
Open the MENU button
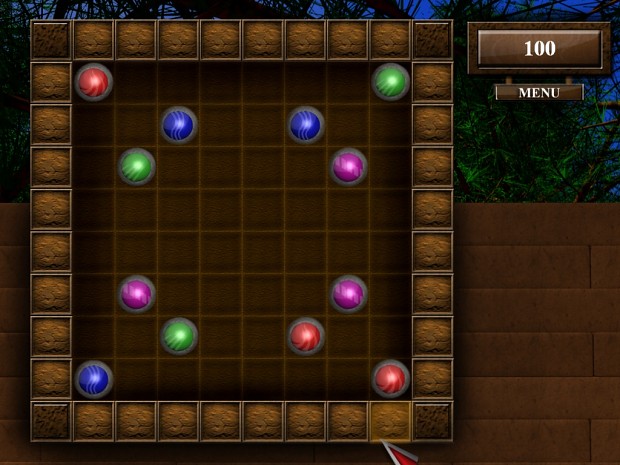click(x=539, y=92)
